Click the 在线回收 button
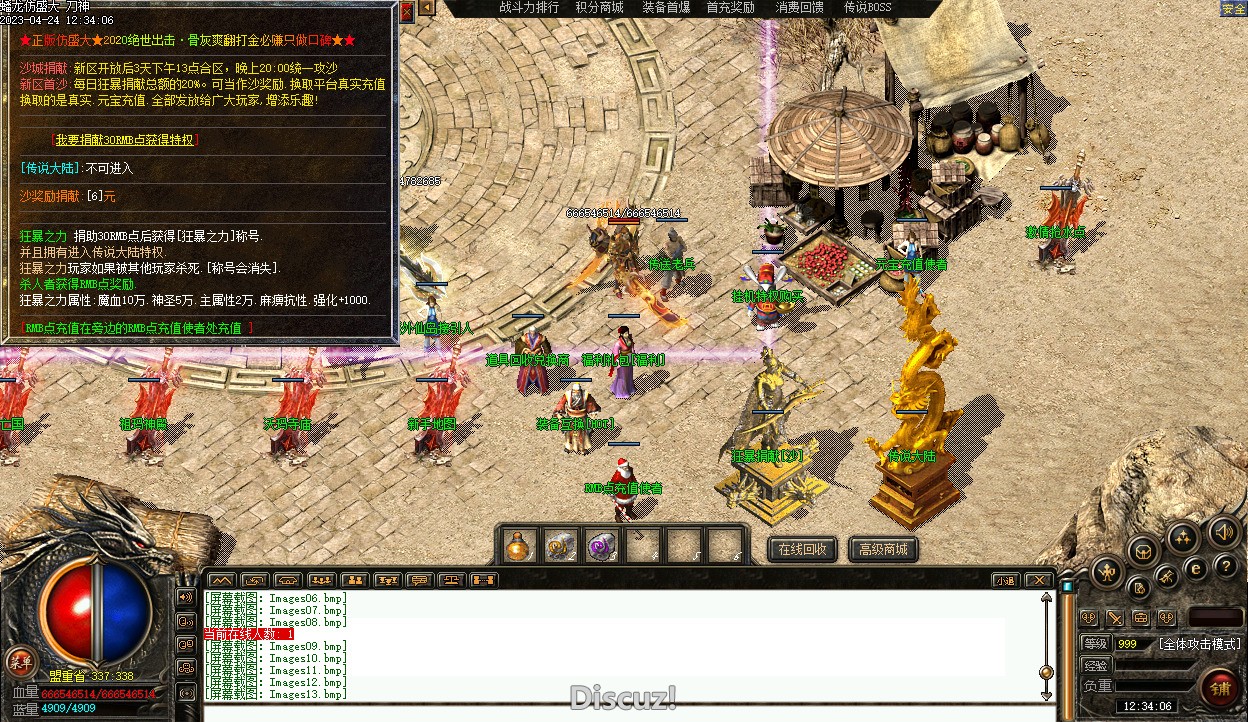Image resolution: width=1248 pixels, height=722 pixels. coord(803,549)
